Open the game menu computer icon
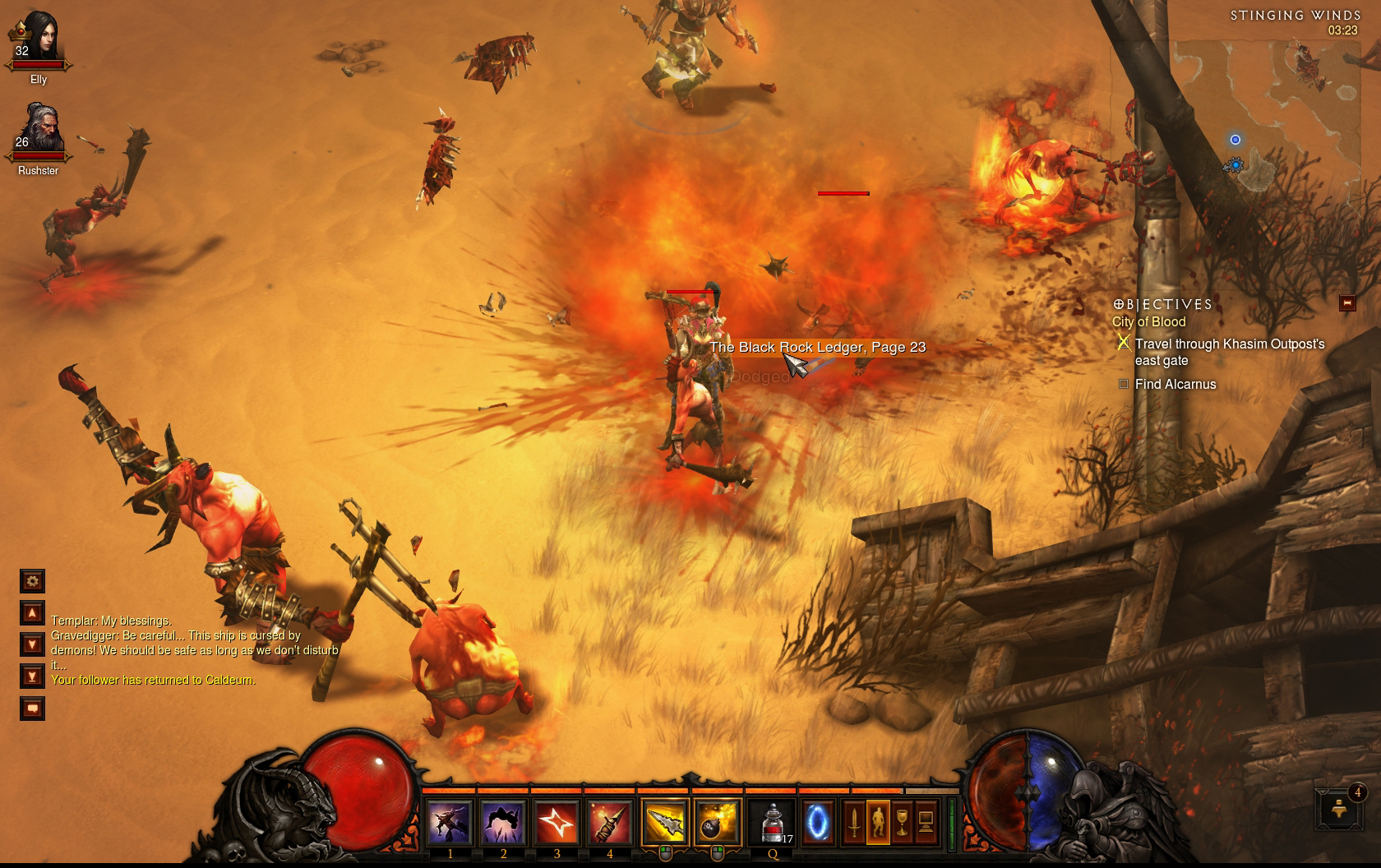Image resolution: width=1381 pixels, height=868 pixels. click(x=926, y=821)
